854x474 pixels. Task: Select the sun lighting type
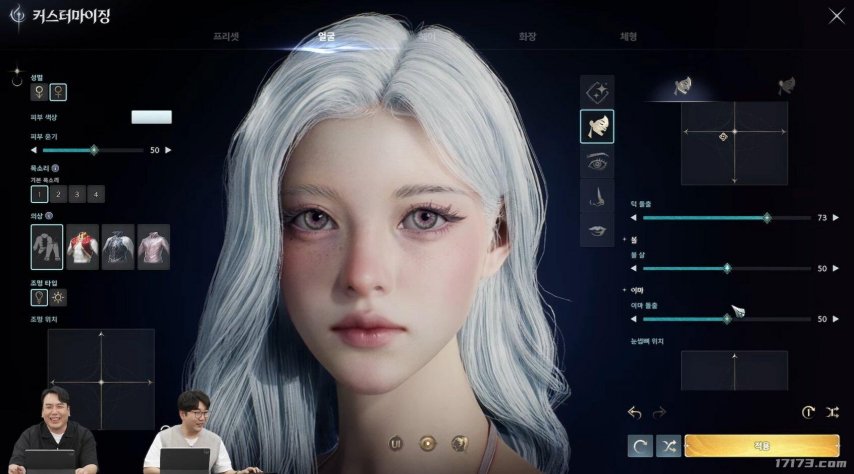point(58,297)
